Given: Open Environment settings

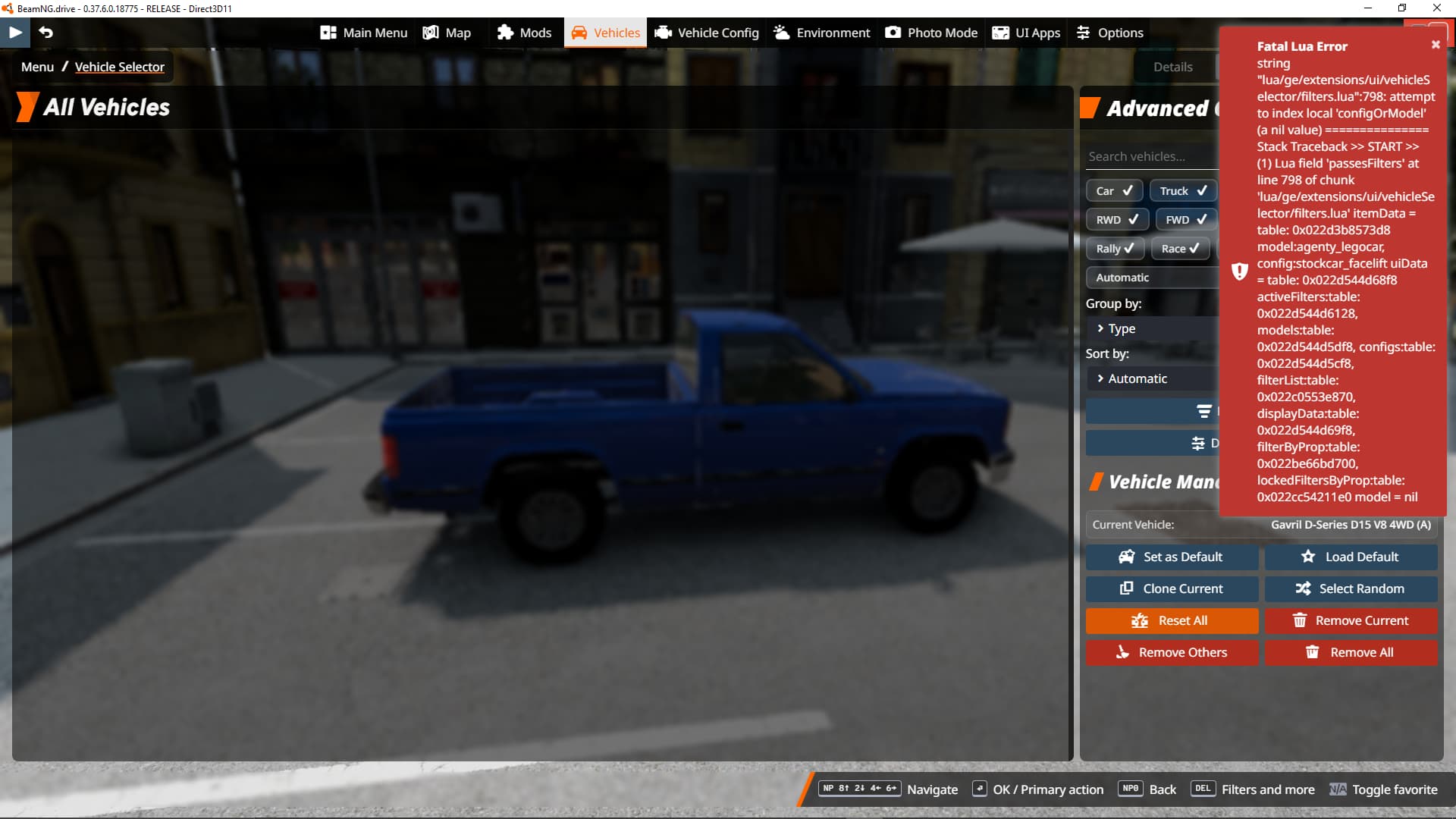Looking at the screenshot, I should [822, 33].
